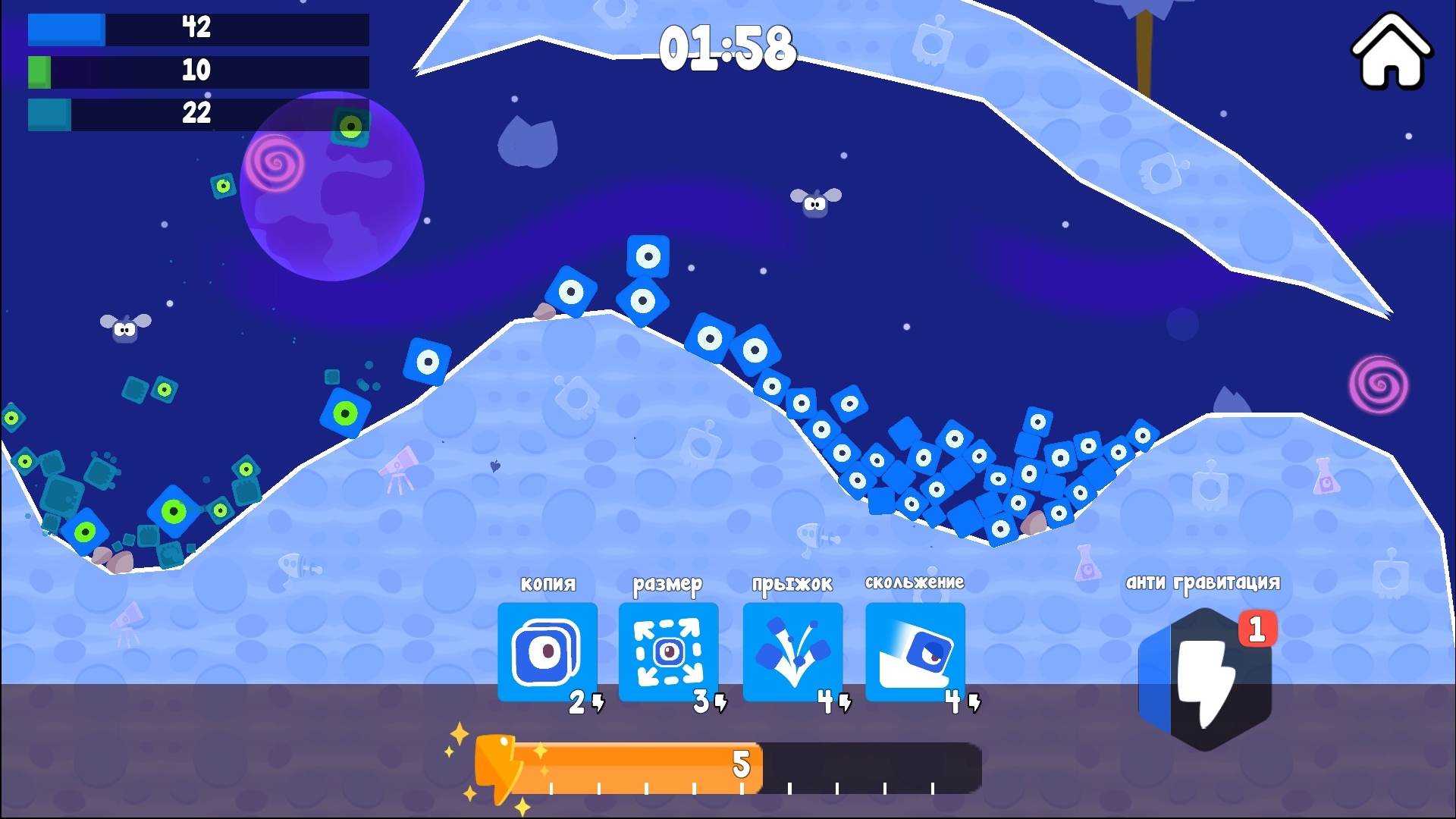Activate the скольжение (slide) ability
The width and height of the screenshot is (1456, 819).
(915, 652)
